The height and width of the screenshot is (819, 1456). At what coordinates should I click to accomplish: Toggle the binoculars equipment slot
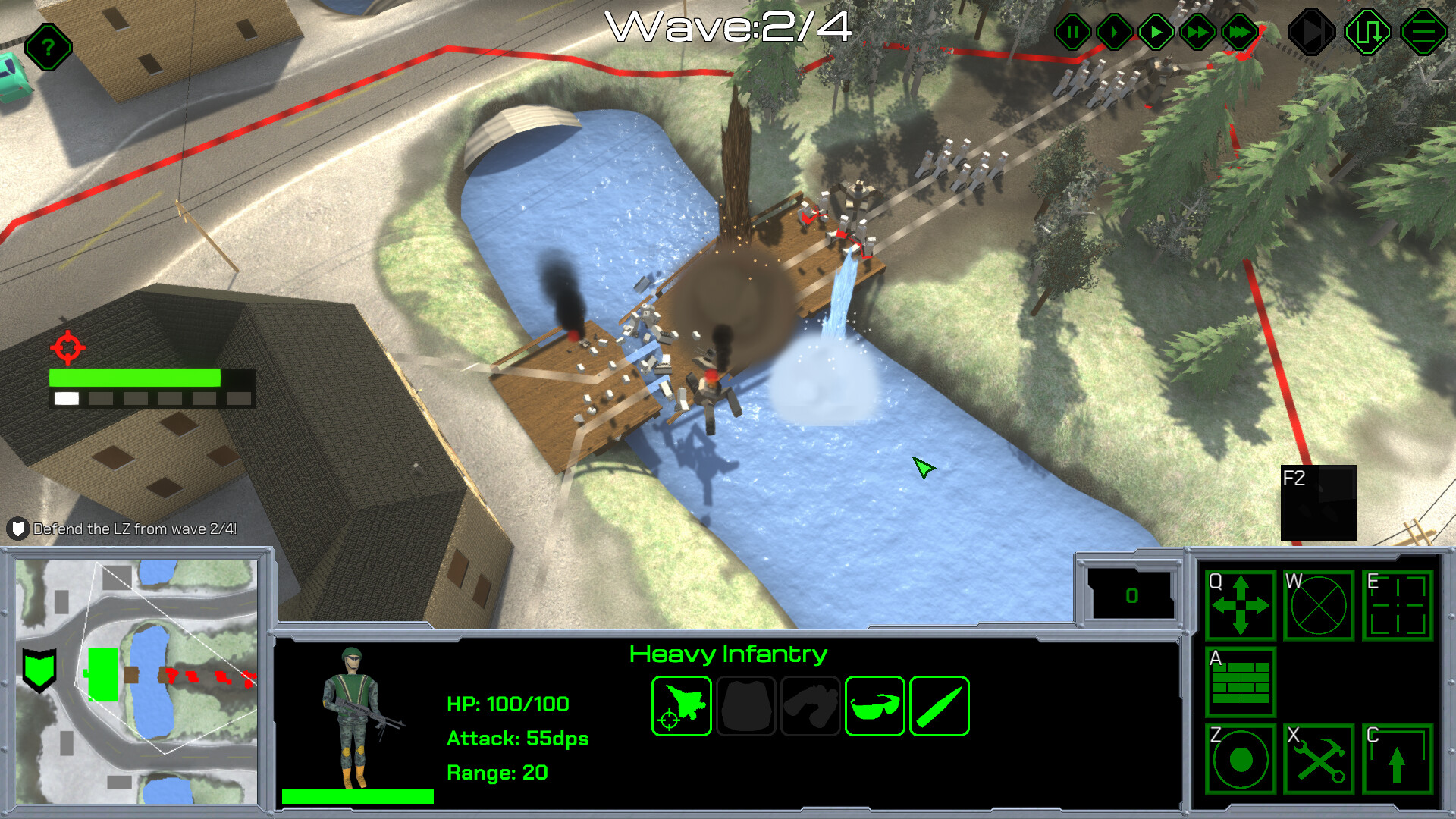811,706
